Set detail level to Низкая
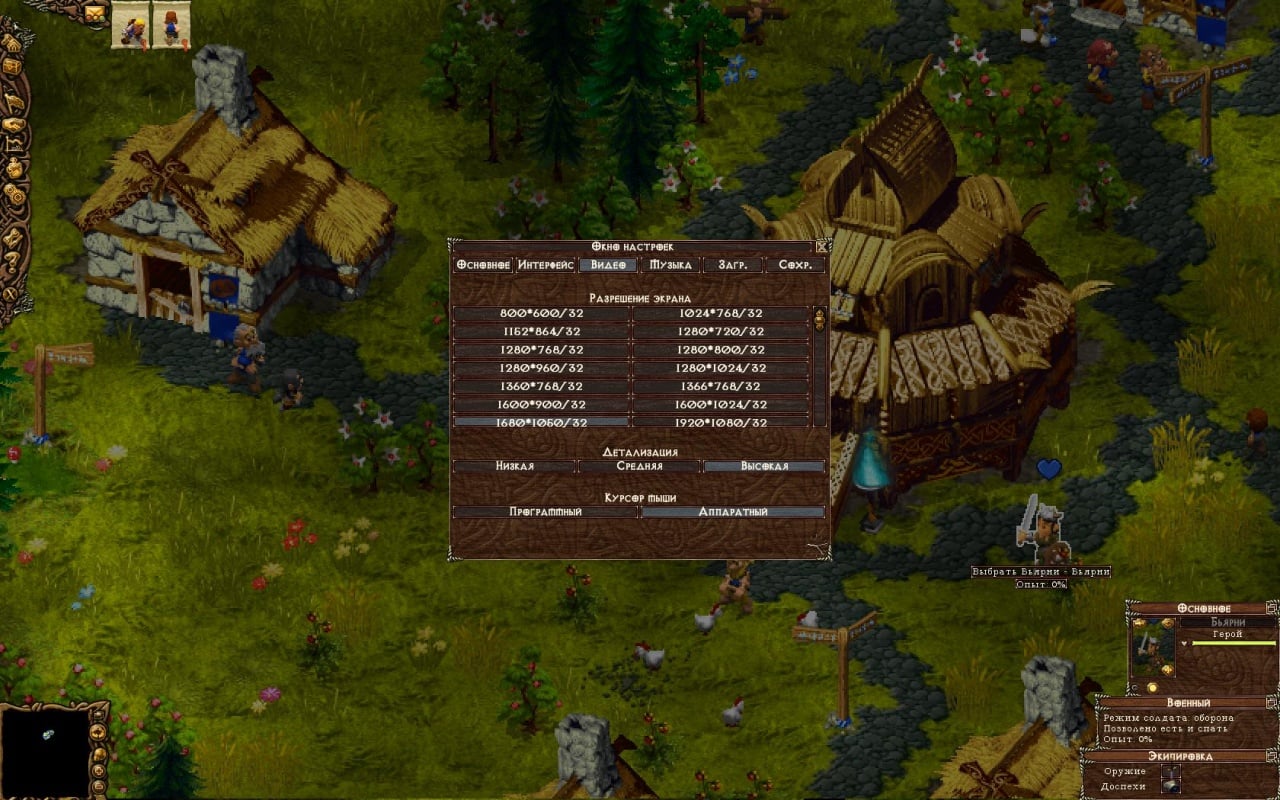The width and height of the screenshot is (1280, 800). [514, 466]
